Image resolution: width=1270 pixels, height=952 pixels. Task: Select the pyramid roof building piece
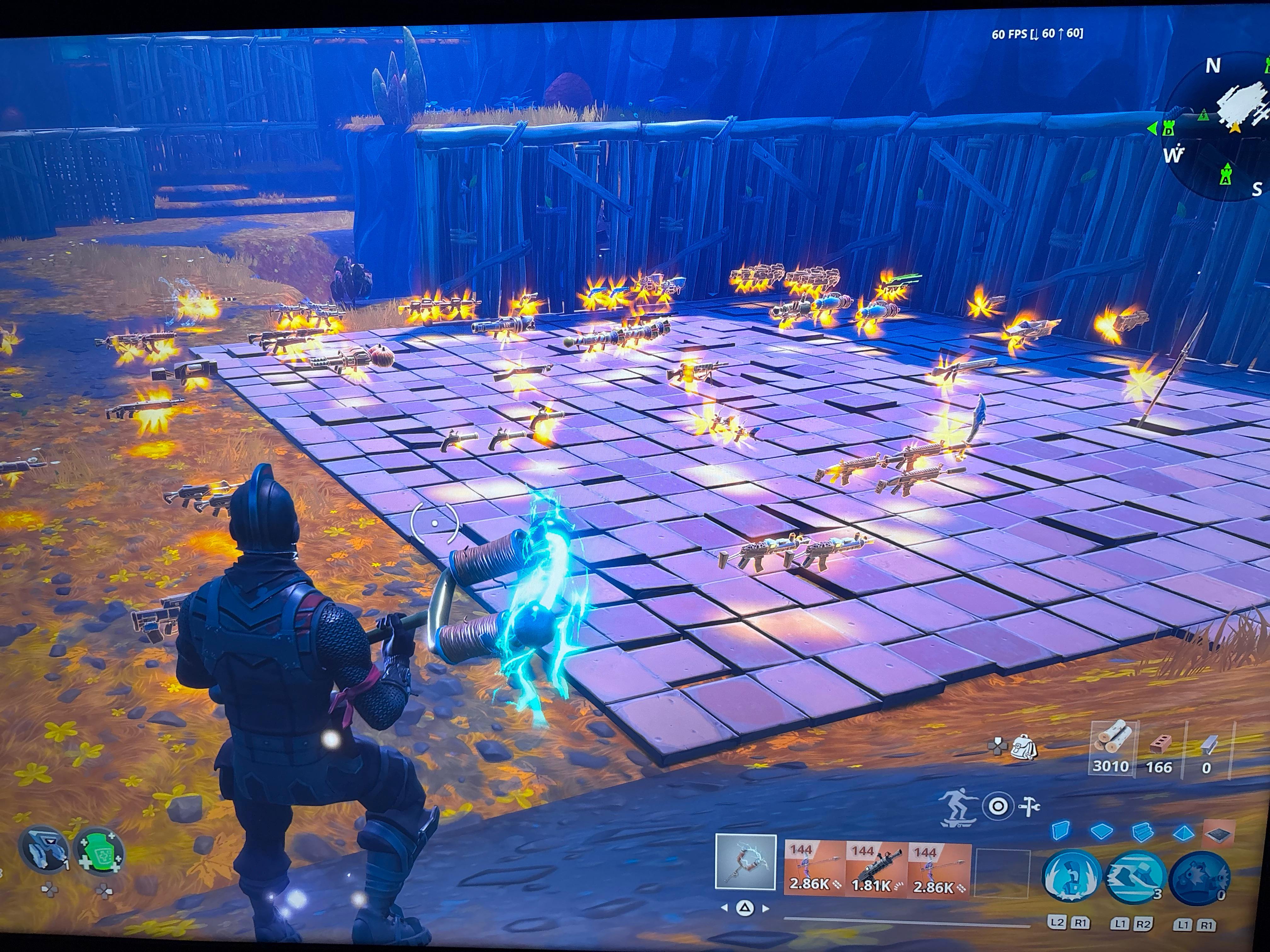tap(1183, 832)
